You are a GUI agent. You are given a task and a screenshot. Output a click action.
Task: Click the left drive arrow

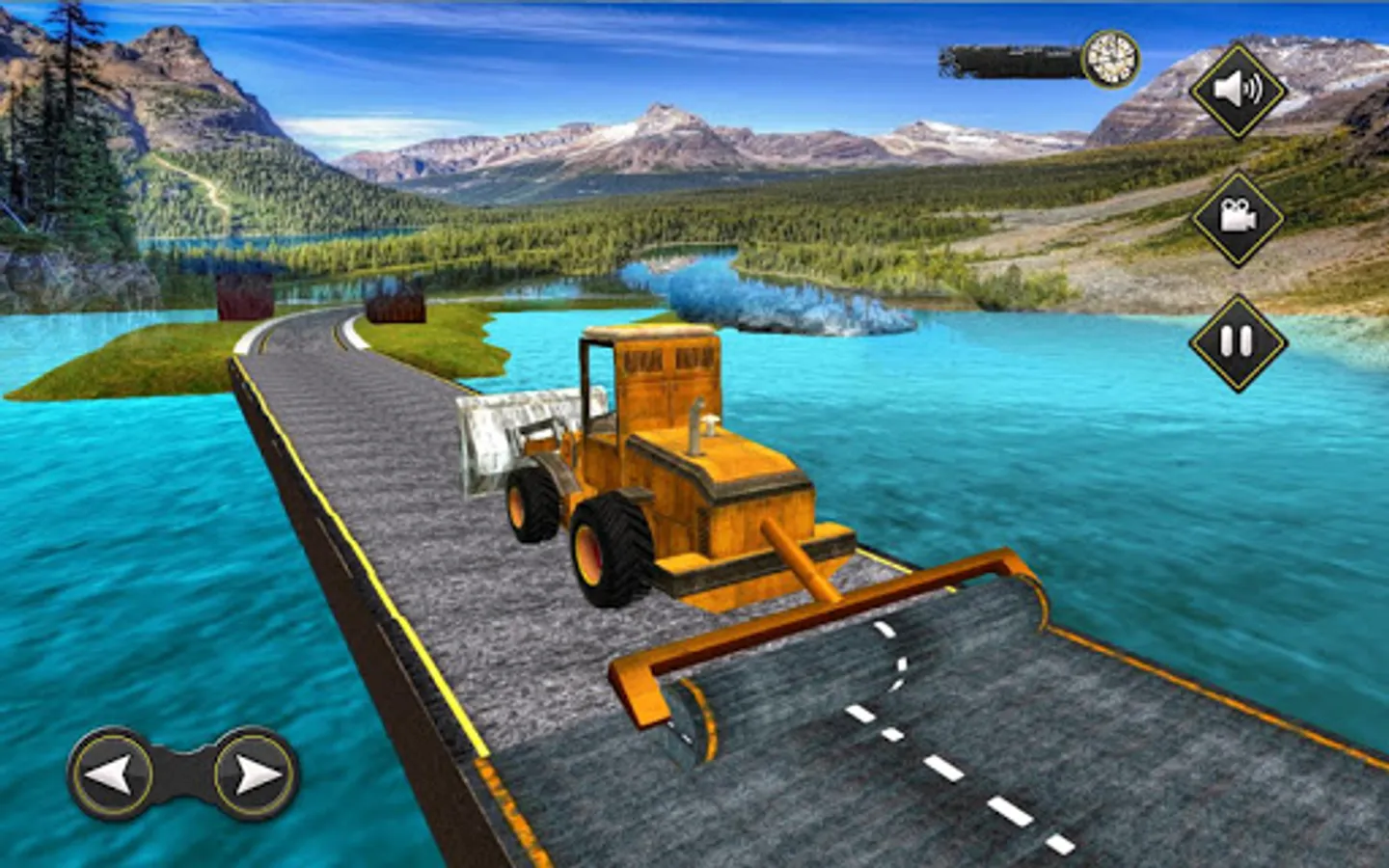tap(111, 772)
